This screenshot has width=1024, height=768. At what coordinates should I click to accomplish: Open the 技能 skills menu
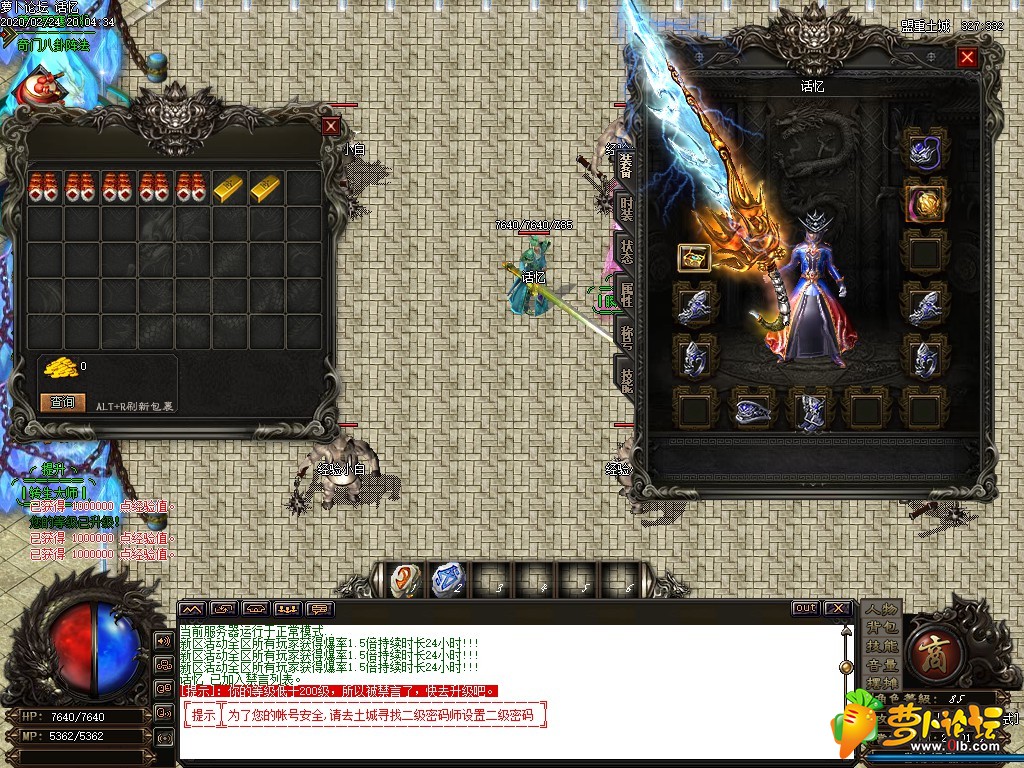[882, 647]
